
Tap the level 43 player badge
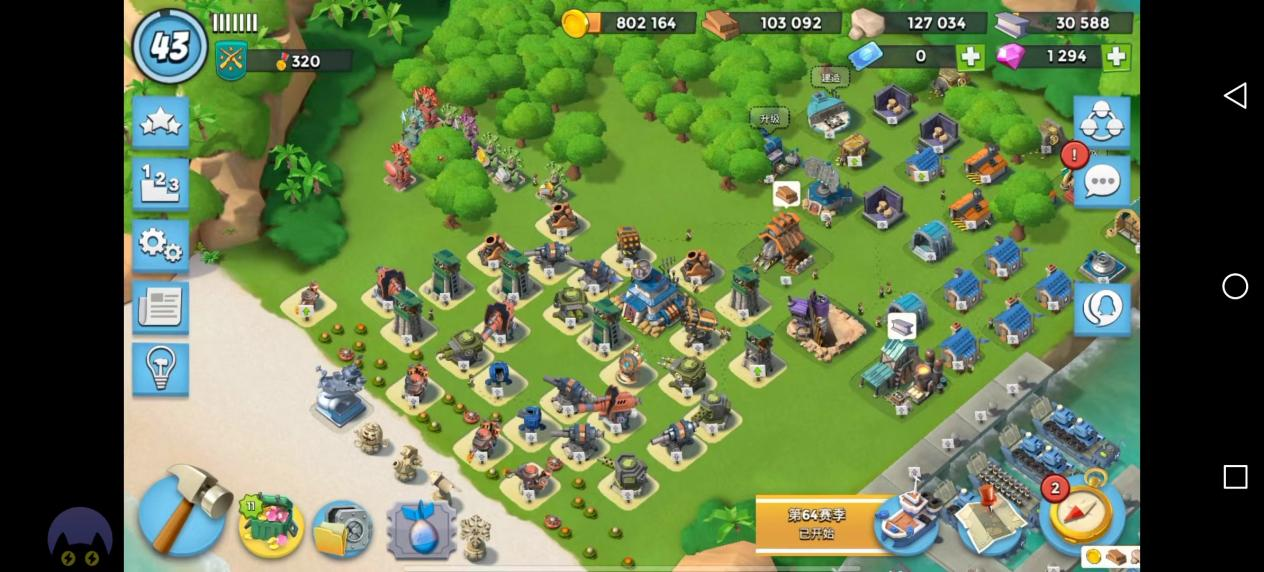[170, 47]
